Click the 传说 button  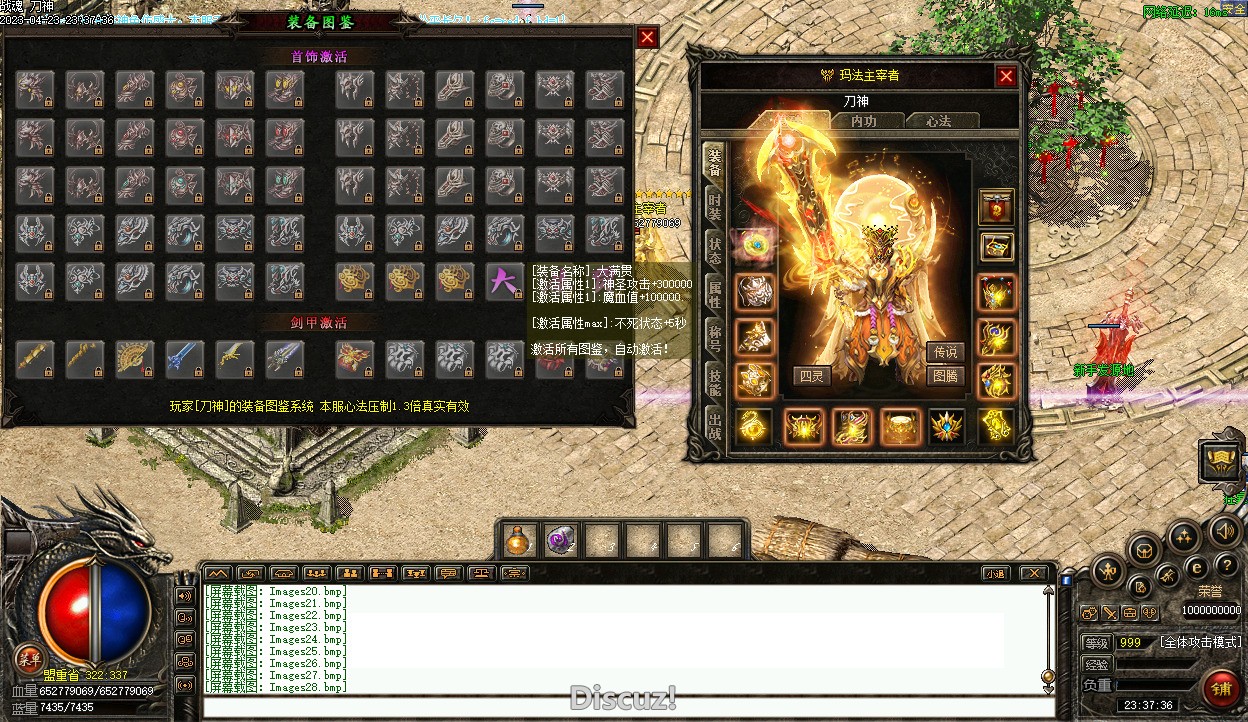click(x=945, y=352)
